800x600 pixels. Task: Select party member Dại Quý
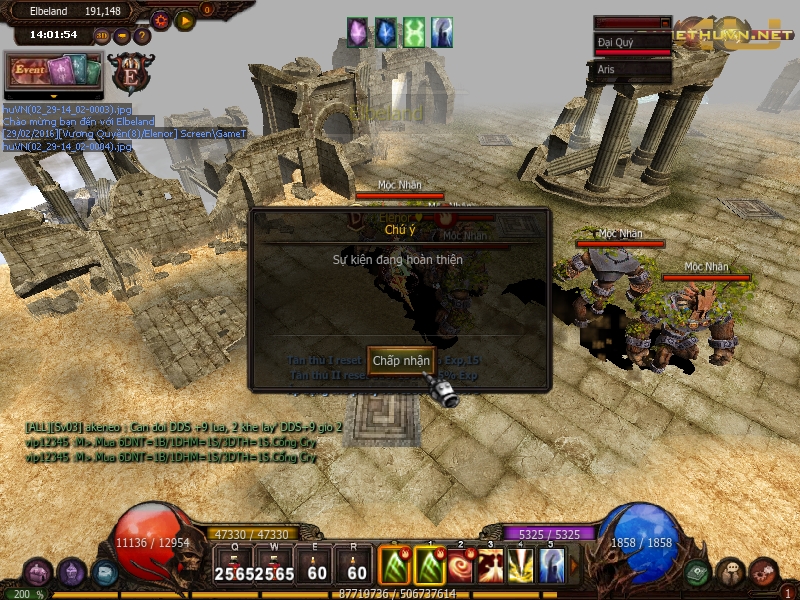point(631,44)
